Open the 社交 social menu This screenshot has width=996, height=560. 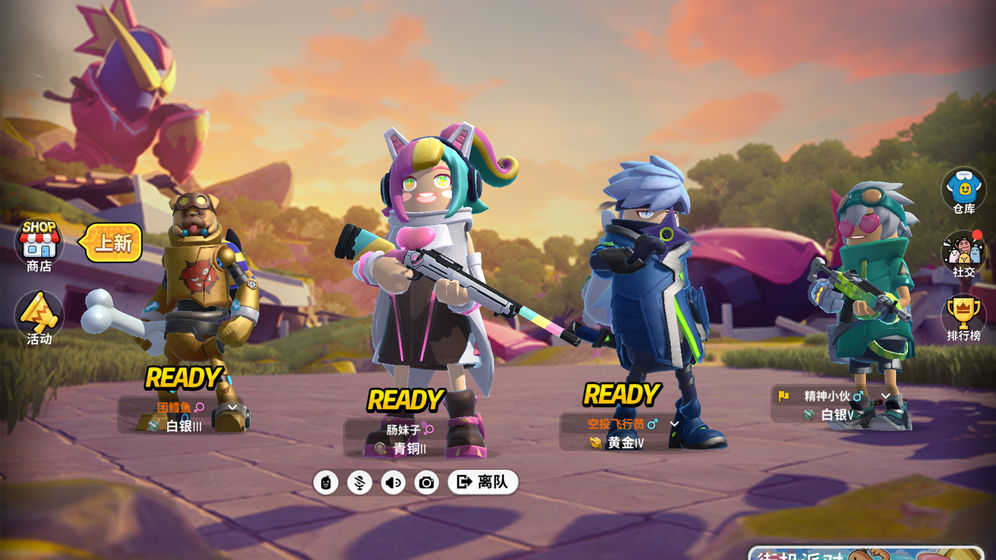coord(963,254)
